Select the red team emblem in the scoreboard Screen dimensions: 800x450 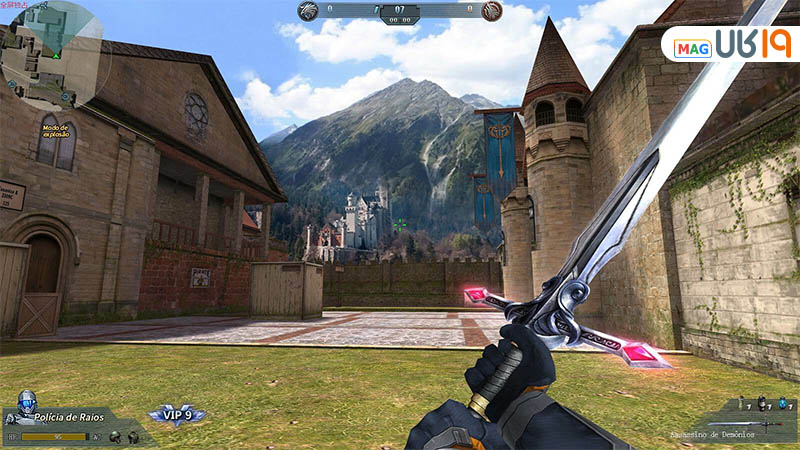tap(491, 11)
